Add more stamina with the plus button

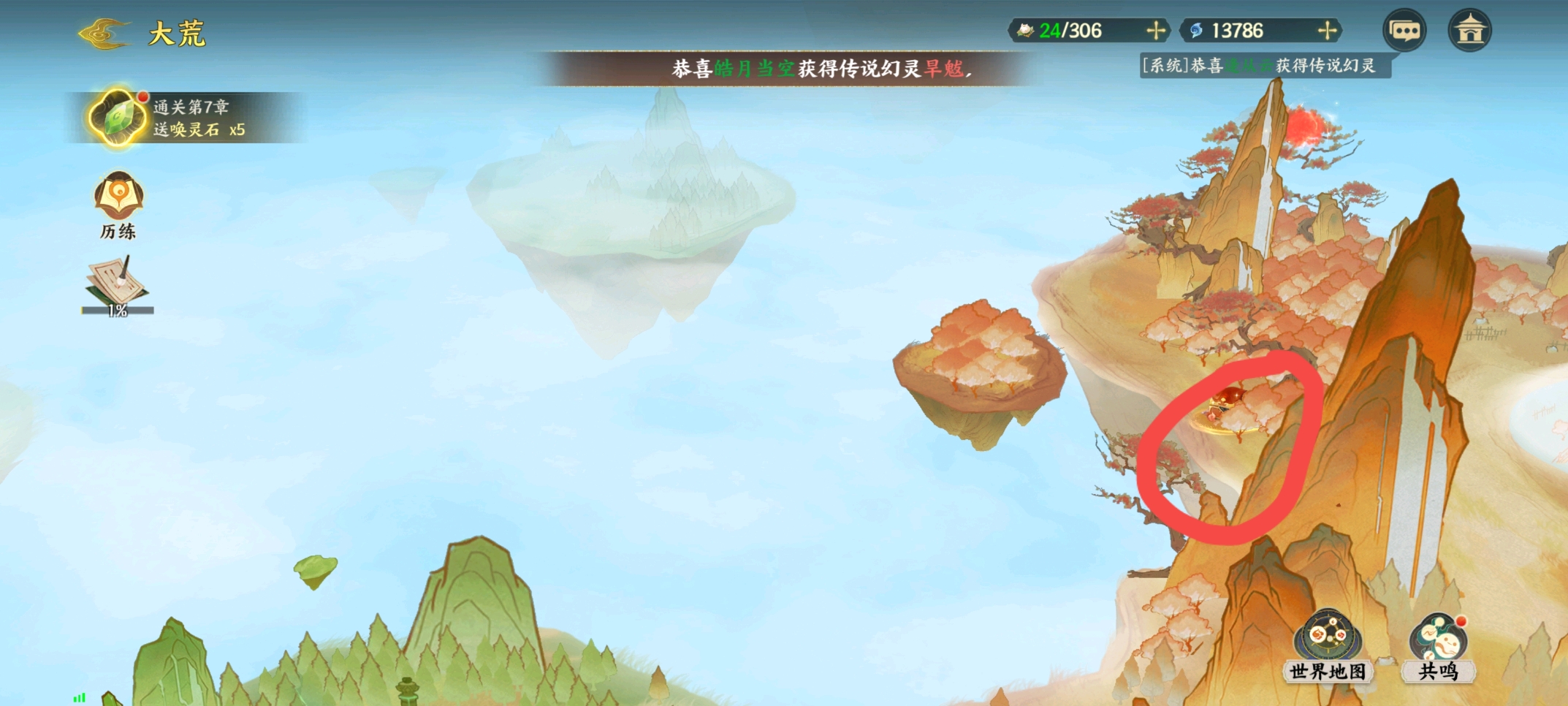pyautogui.click(x=1155, y=31)
